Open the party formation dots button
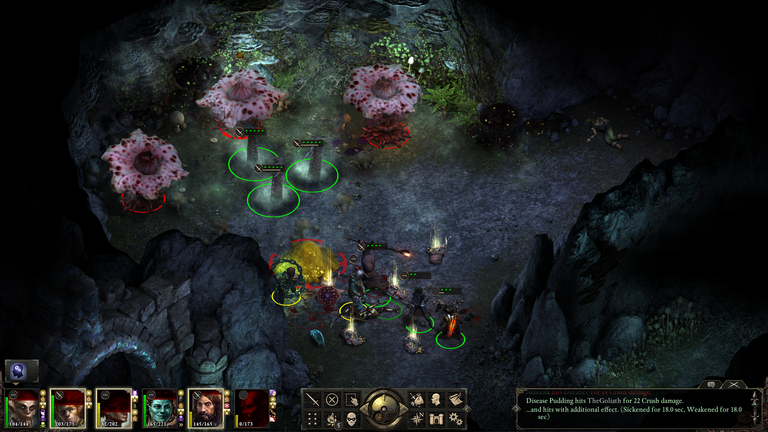Viewport: 768px width, 432px height. pos(313,418)
